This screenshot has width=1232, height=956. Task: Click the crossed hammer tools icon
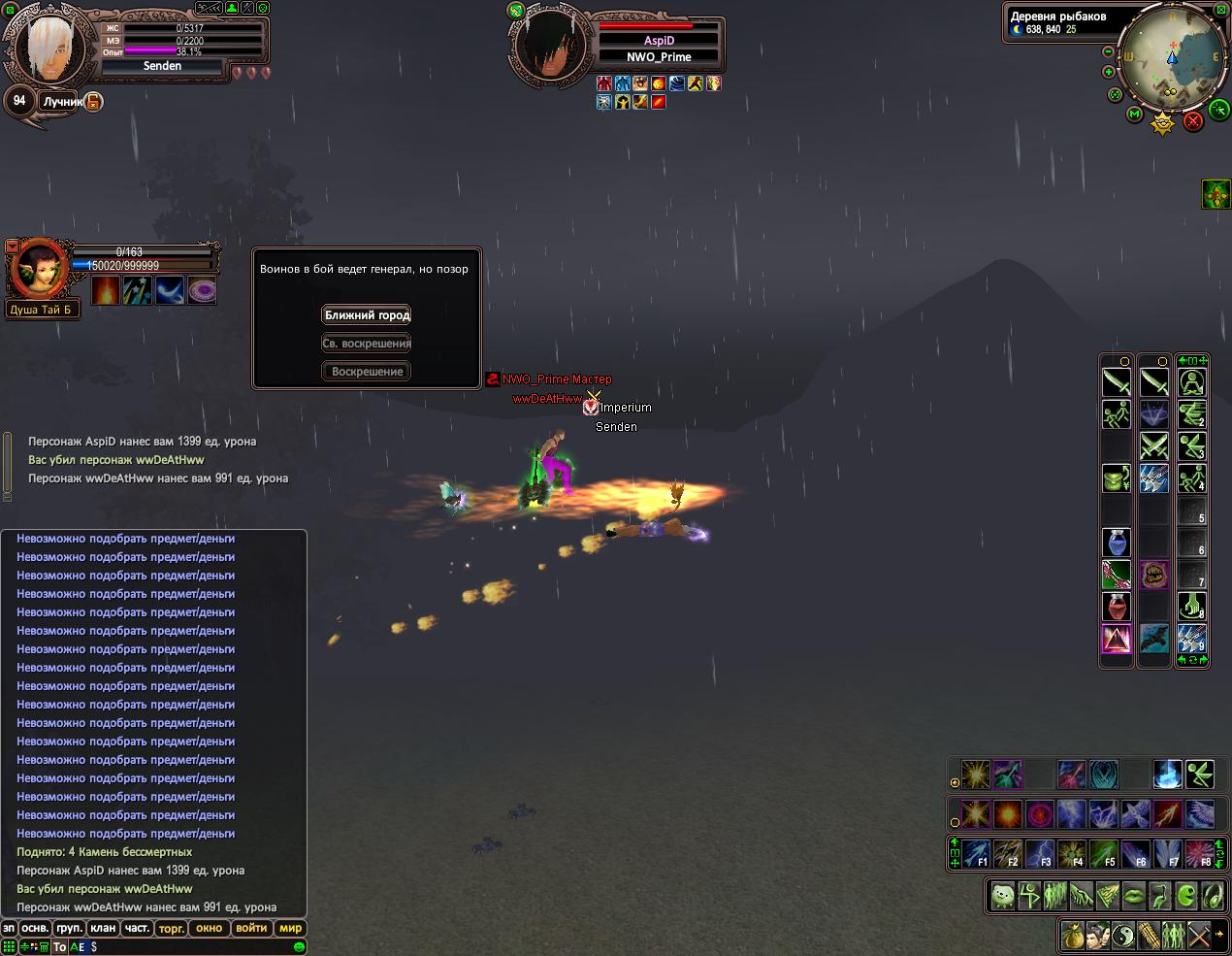(x=1200, y=936)
